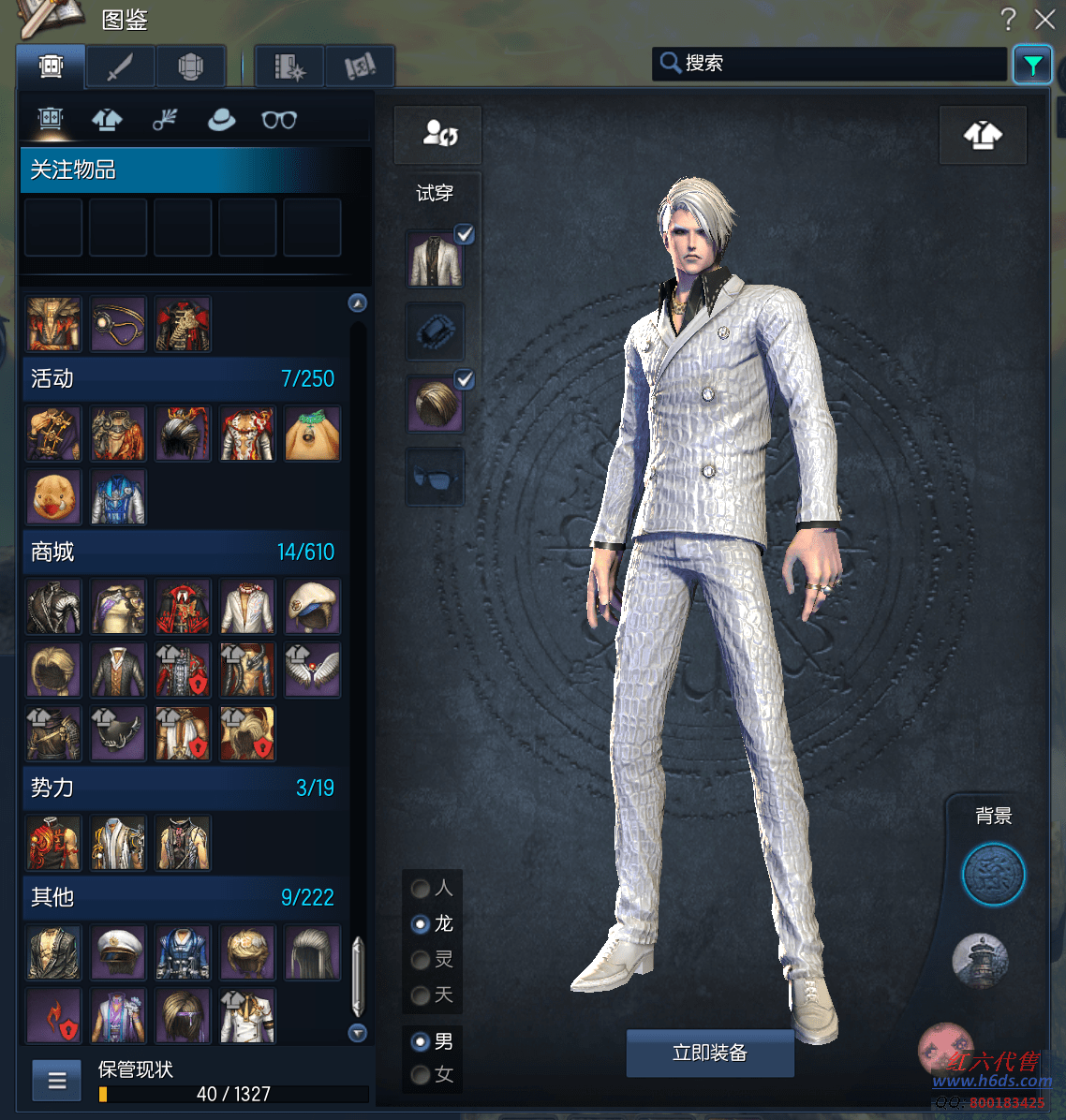Close the 图鉴 window
The height and width of the screenshot is (1120, 1066).
[x=1044, y=19]
